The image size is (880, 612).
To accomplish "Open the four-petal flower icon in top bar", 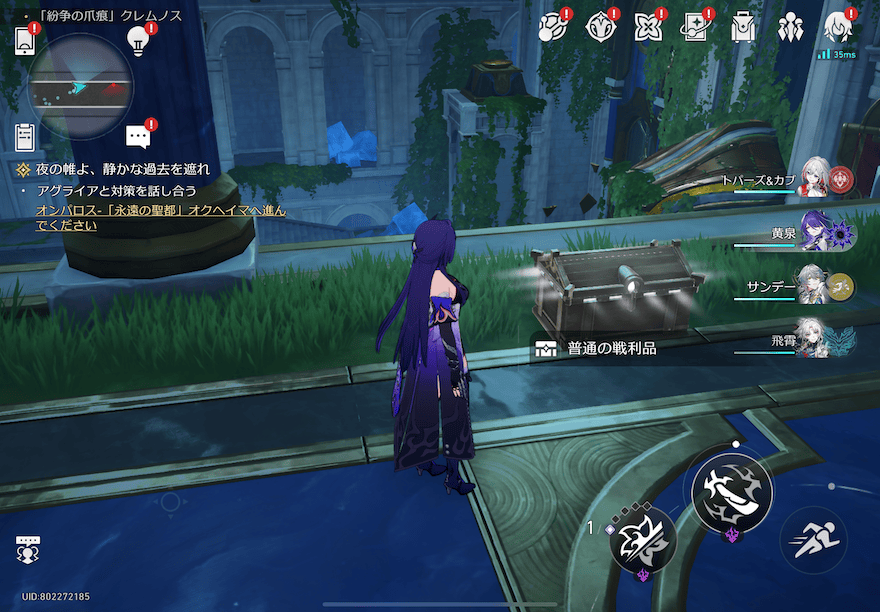I will [x=648, y=27].
